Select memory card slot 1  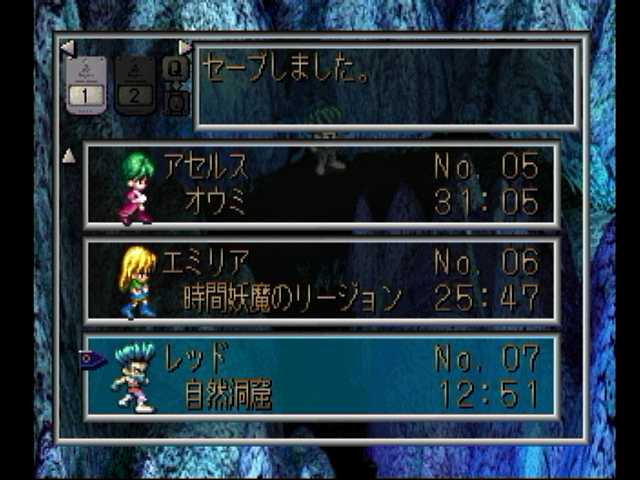pyautogui.click(x=87, y=84)
